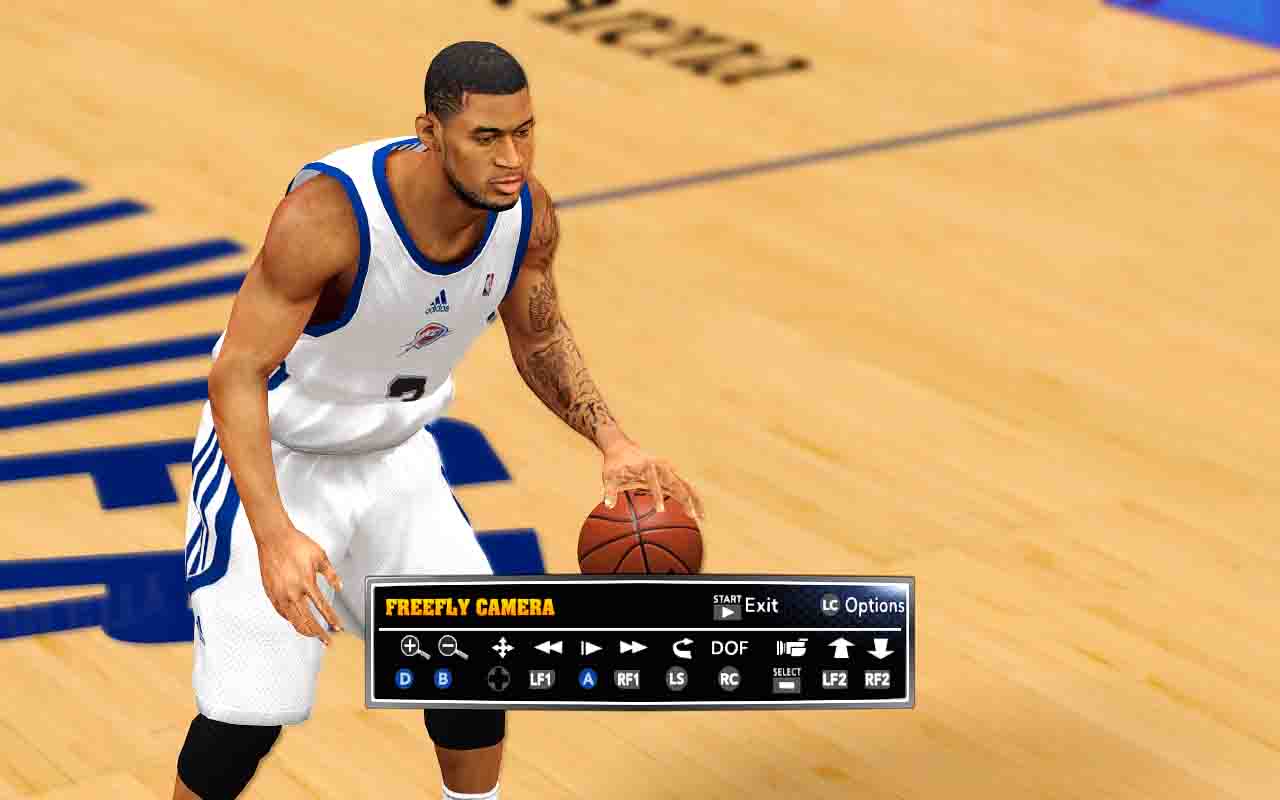The height and width of the screenshot is (800, 1280).
Task: Exit the Freefly Camera
Action: 746,605
